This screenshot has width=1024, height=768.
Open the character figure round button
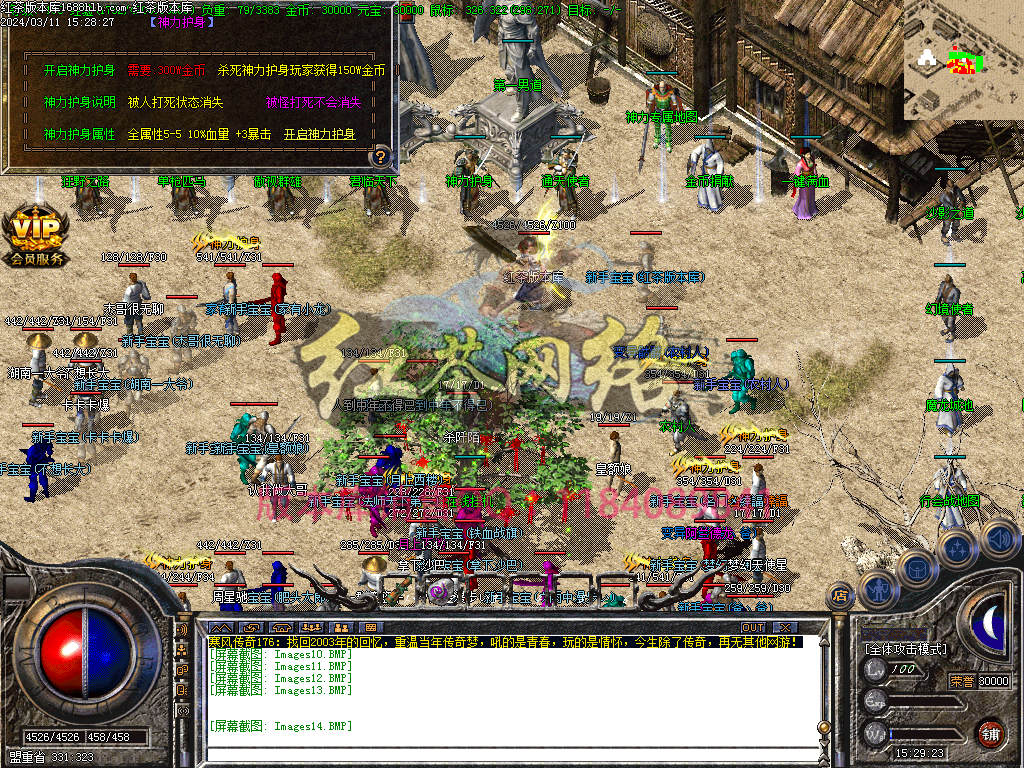tap(877, 588)
